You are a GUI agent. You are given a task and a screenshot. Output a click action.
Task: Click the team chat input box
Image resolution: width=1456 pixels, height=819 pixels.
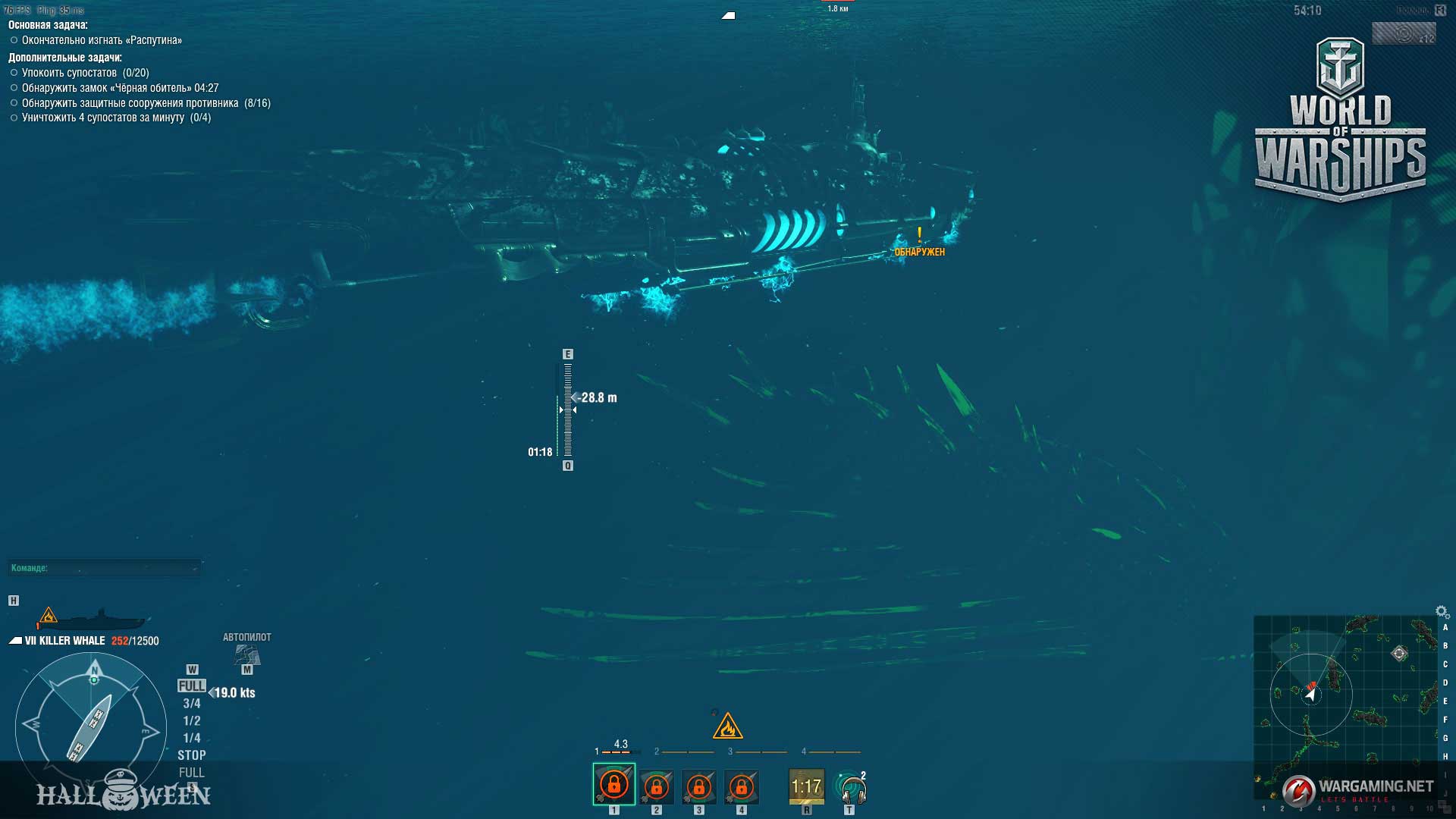[104, 568]
